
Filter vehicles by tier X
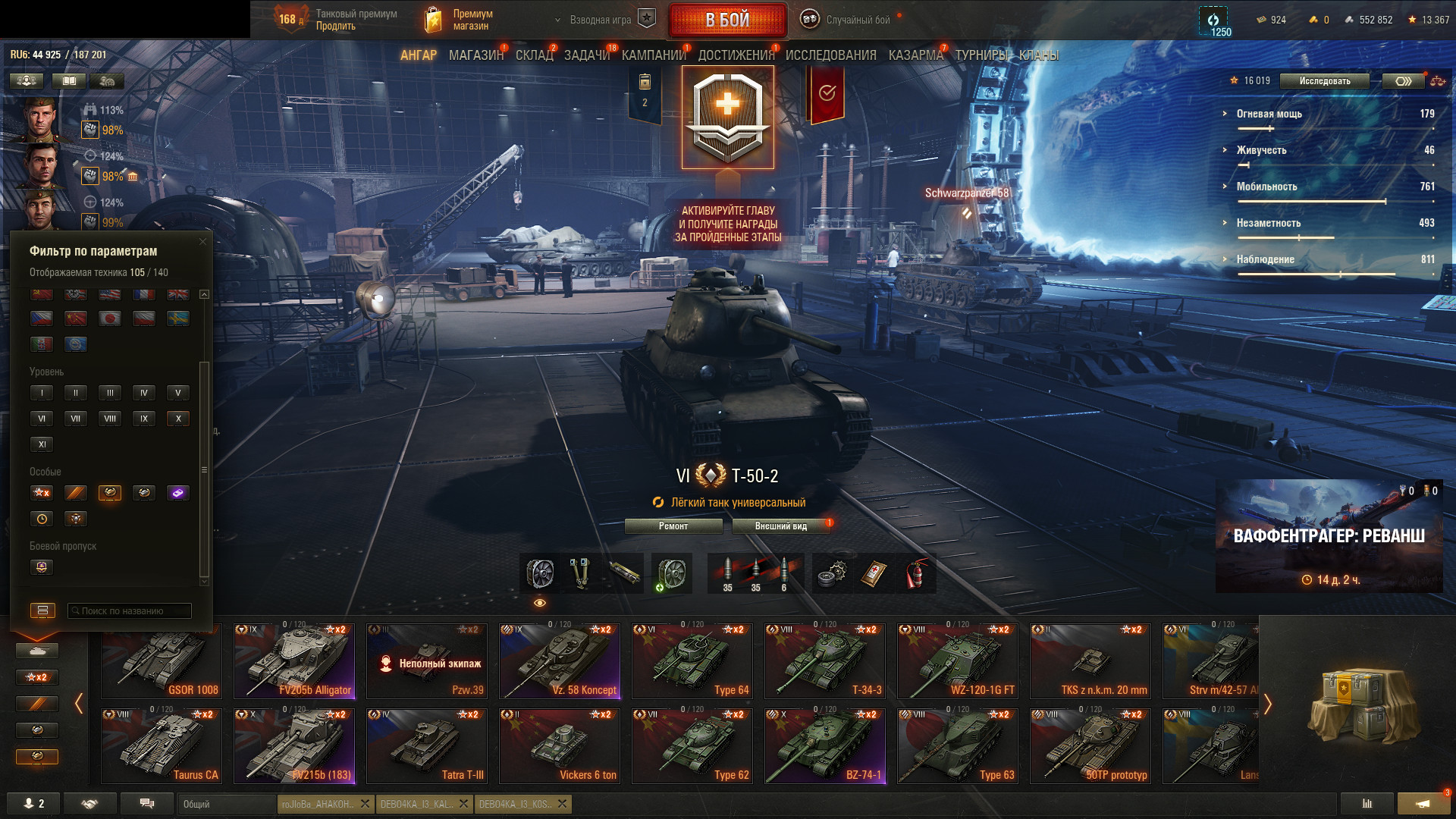pyautogui.click(x=178, y=419)
